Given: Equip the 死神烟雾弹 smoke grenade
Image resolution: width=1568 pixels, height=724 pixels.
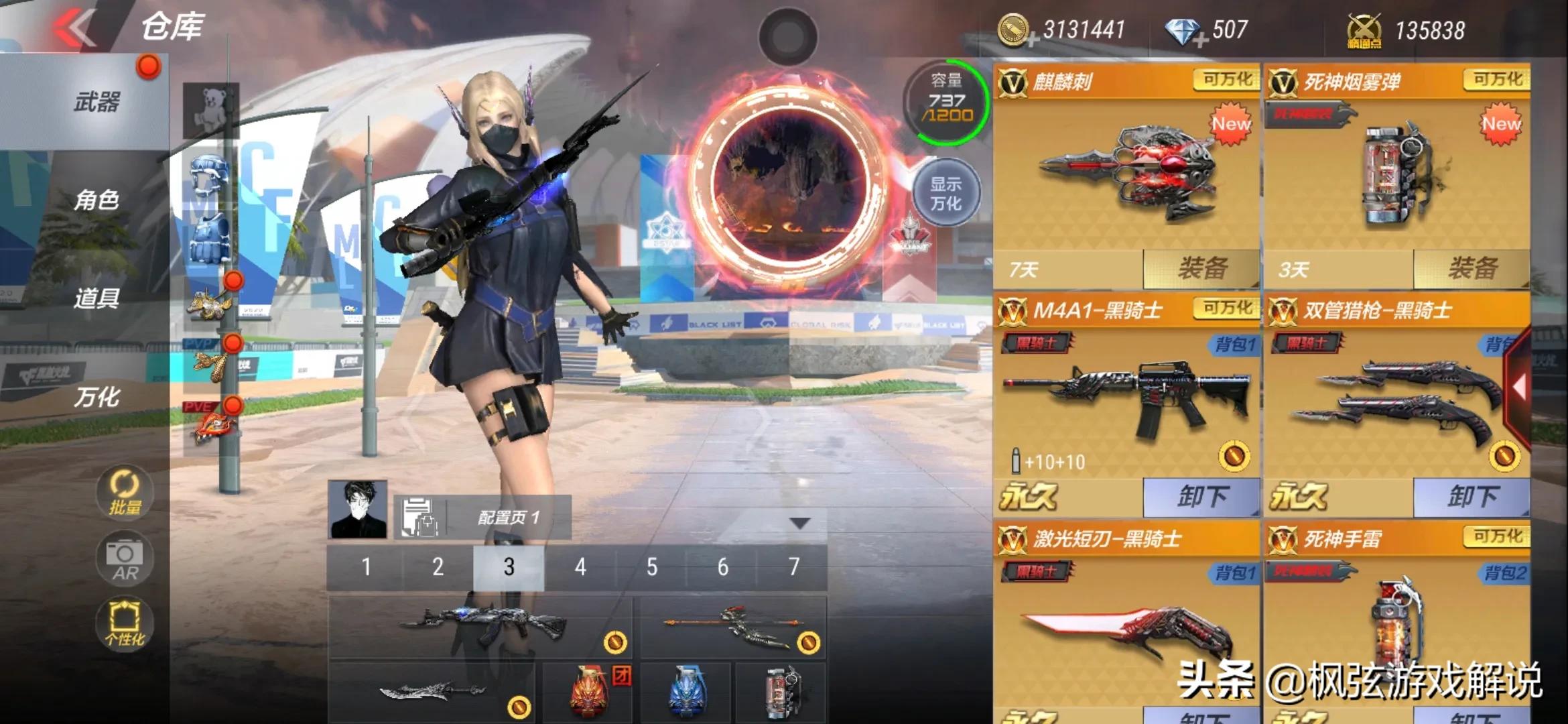Looking at the screenshot, I should [1472, 269].
